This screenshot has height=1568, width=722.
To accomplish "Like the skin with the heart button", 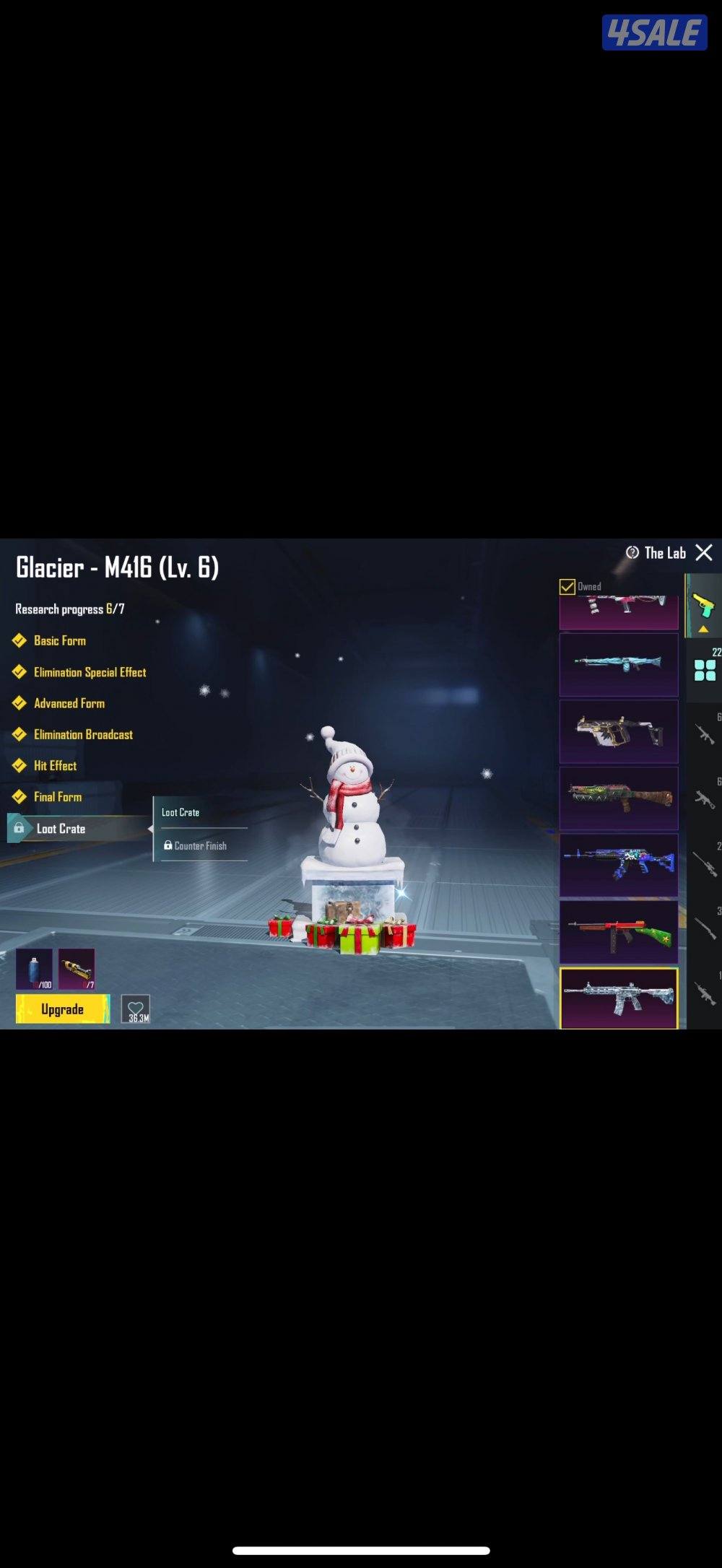I will click(136, 1009).
